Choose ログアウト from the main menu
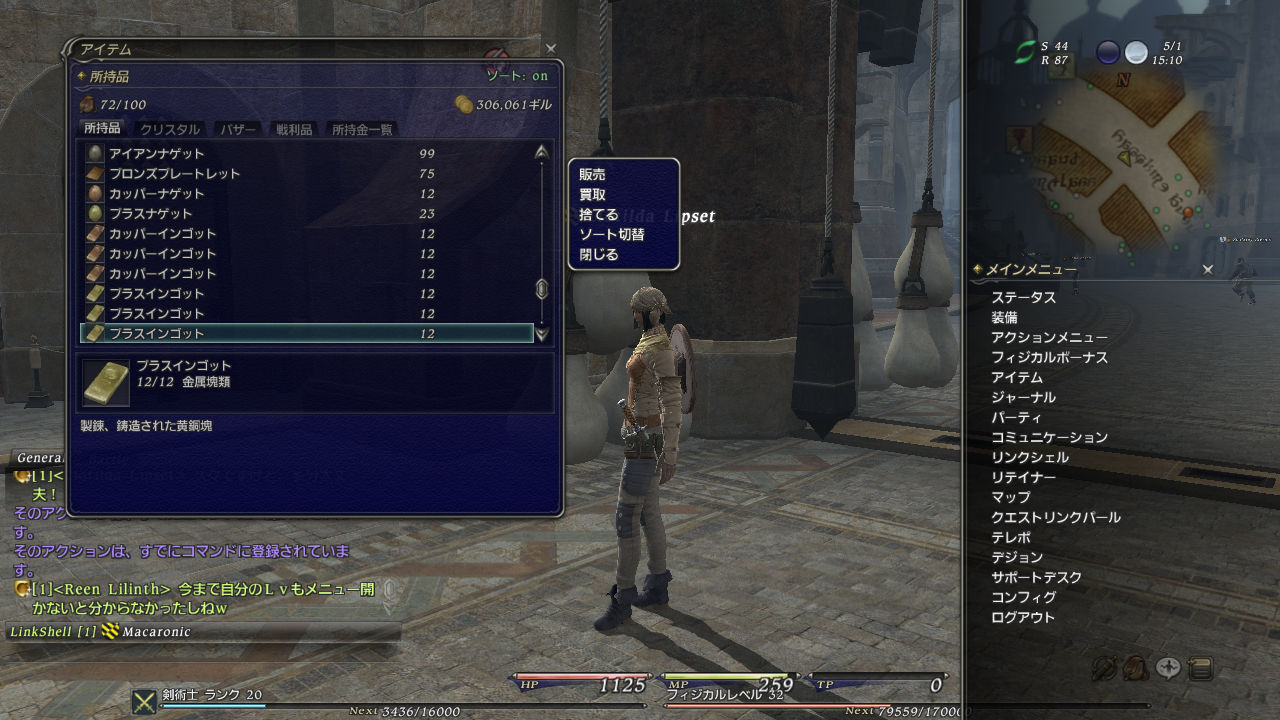This screenshot has width=1280, height=720. [1023, 618]
